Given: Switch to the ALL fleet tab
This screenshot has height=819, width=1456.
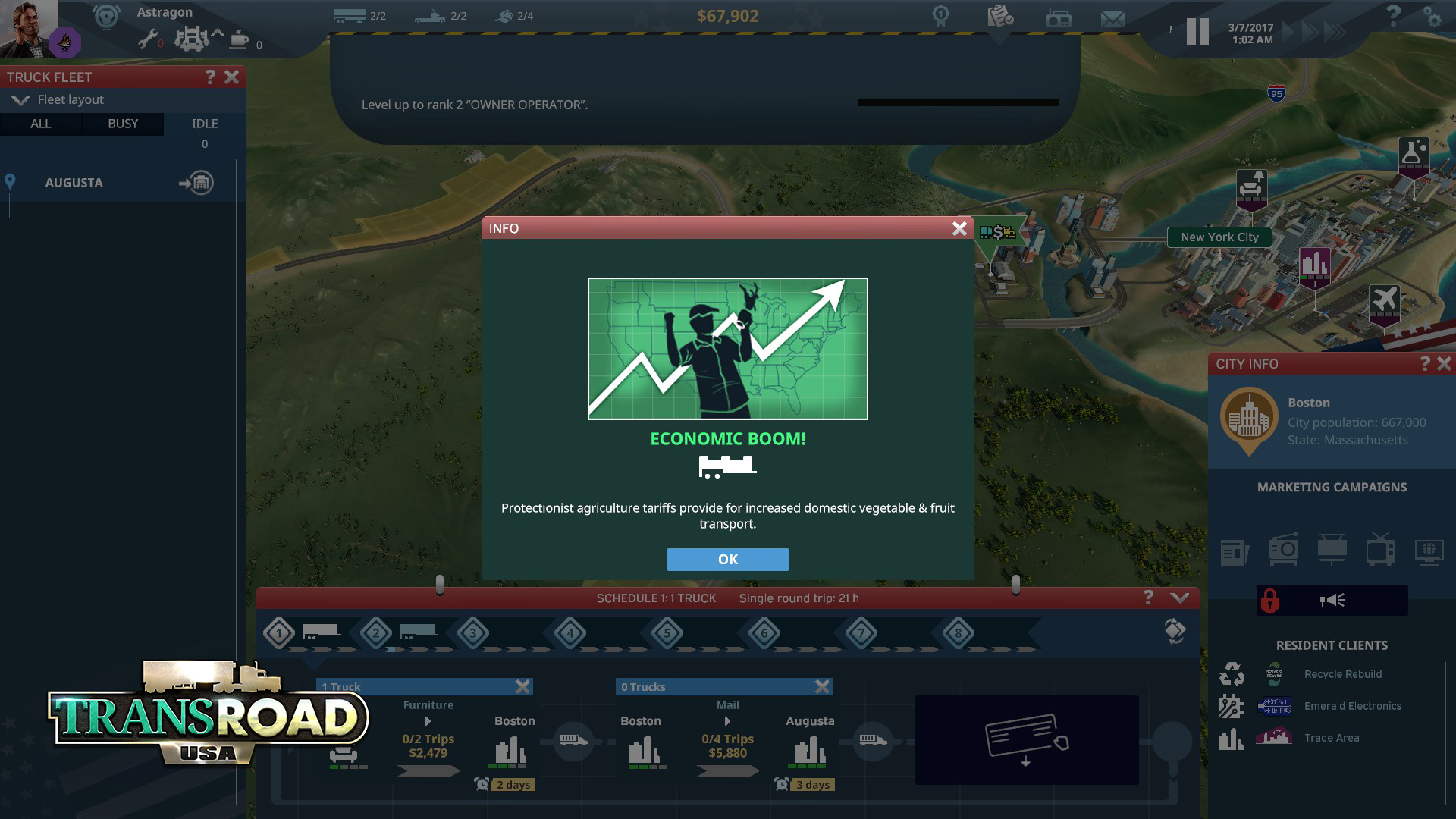Looking at the screenshot, I should pyautogui.click(x=41, y=124).
